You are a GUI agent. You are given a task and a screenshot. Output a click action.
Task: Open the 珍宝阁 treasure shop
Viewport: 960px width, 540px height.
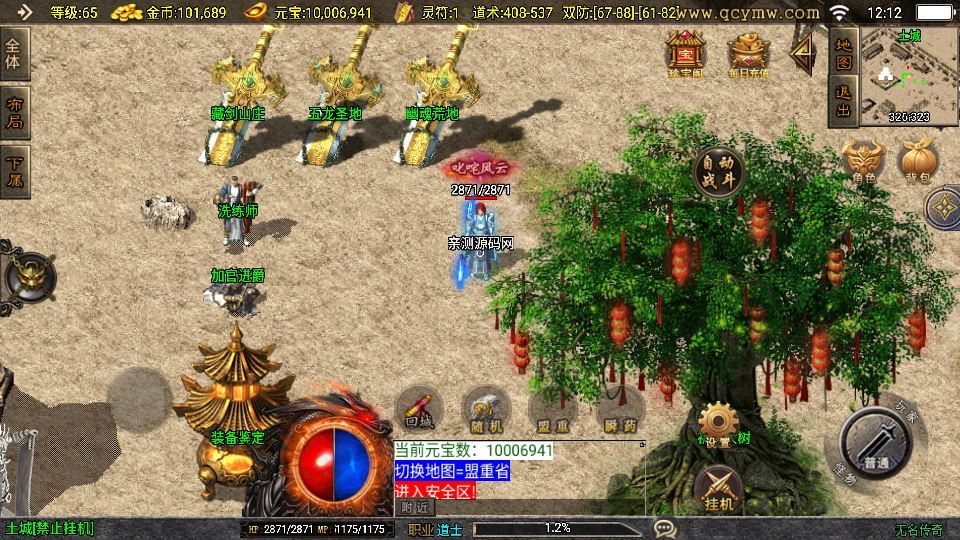coord(686,52)
